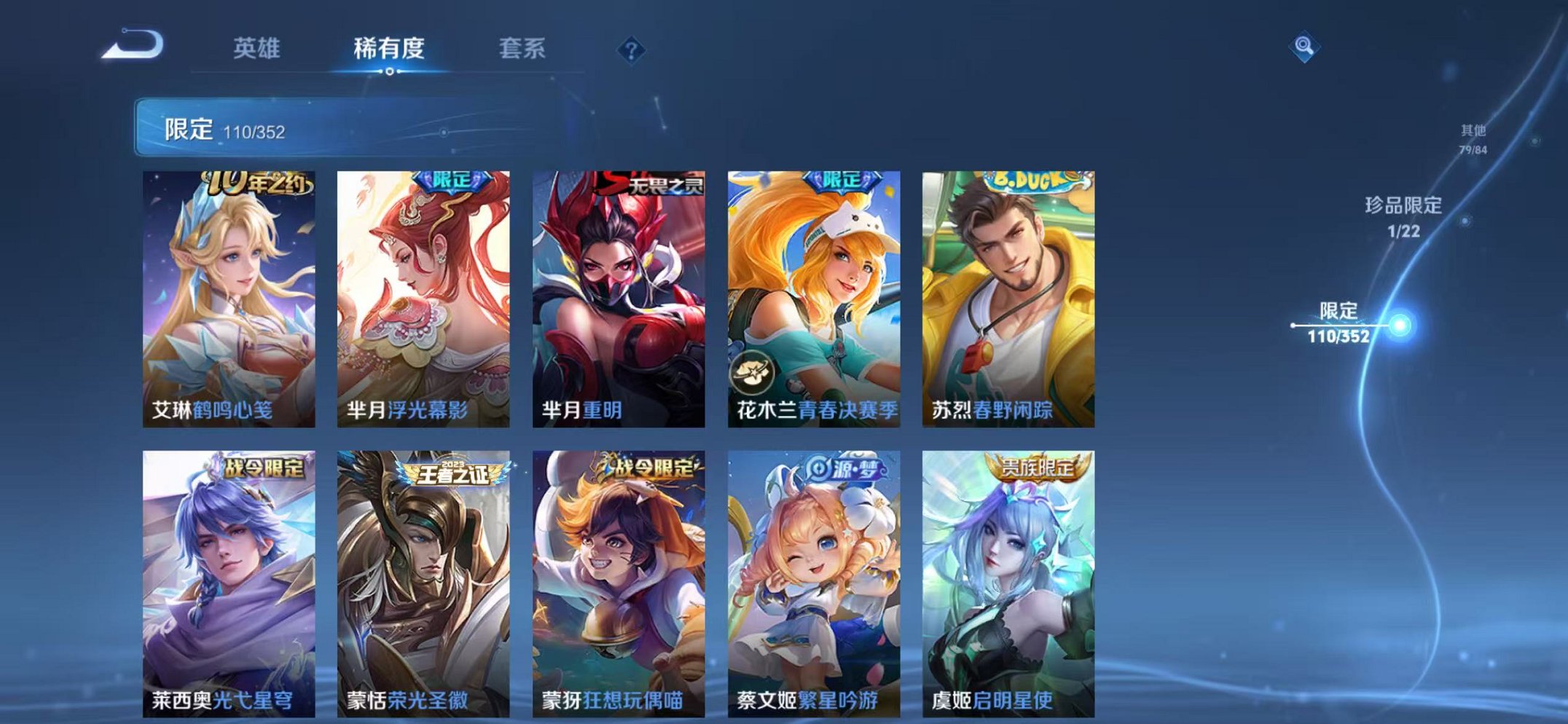Viewport: 1568px width, 724px height.
Task: Click the question mark help icon
Action: point(632,48)
